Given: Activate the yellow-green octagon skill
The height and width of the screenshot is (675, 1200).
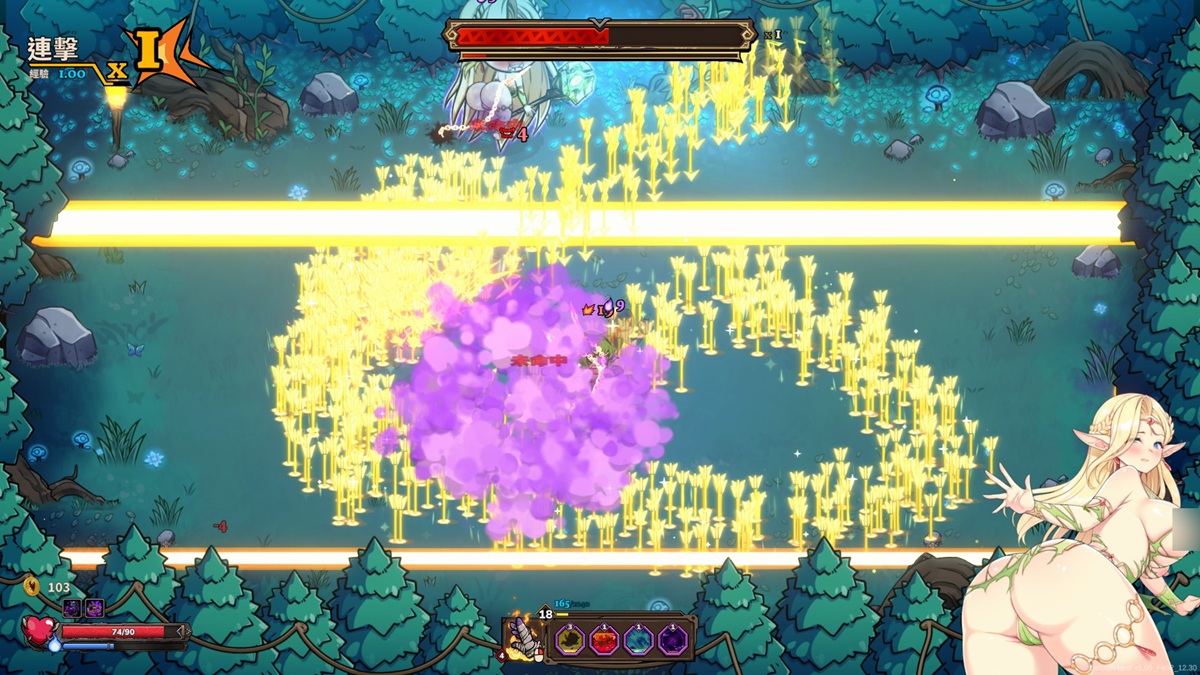Looking at the screenshot, I should [x=571, y=640].
